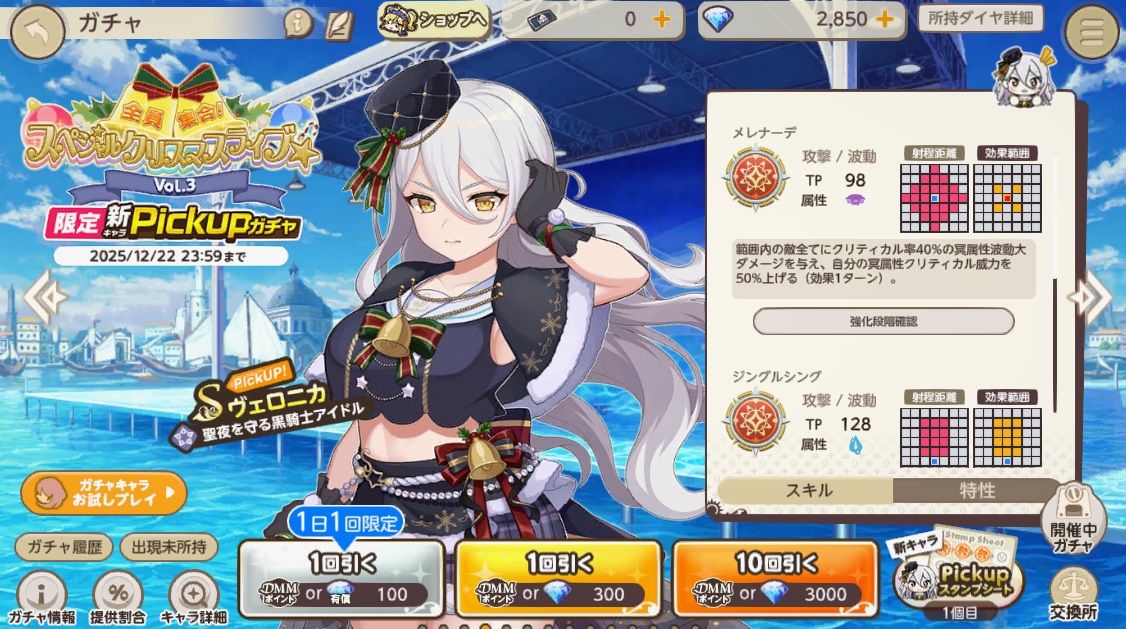The image size is (1126, 629).
Task: Open the ショップへ shop button
Action: [x=434, y=20]
